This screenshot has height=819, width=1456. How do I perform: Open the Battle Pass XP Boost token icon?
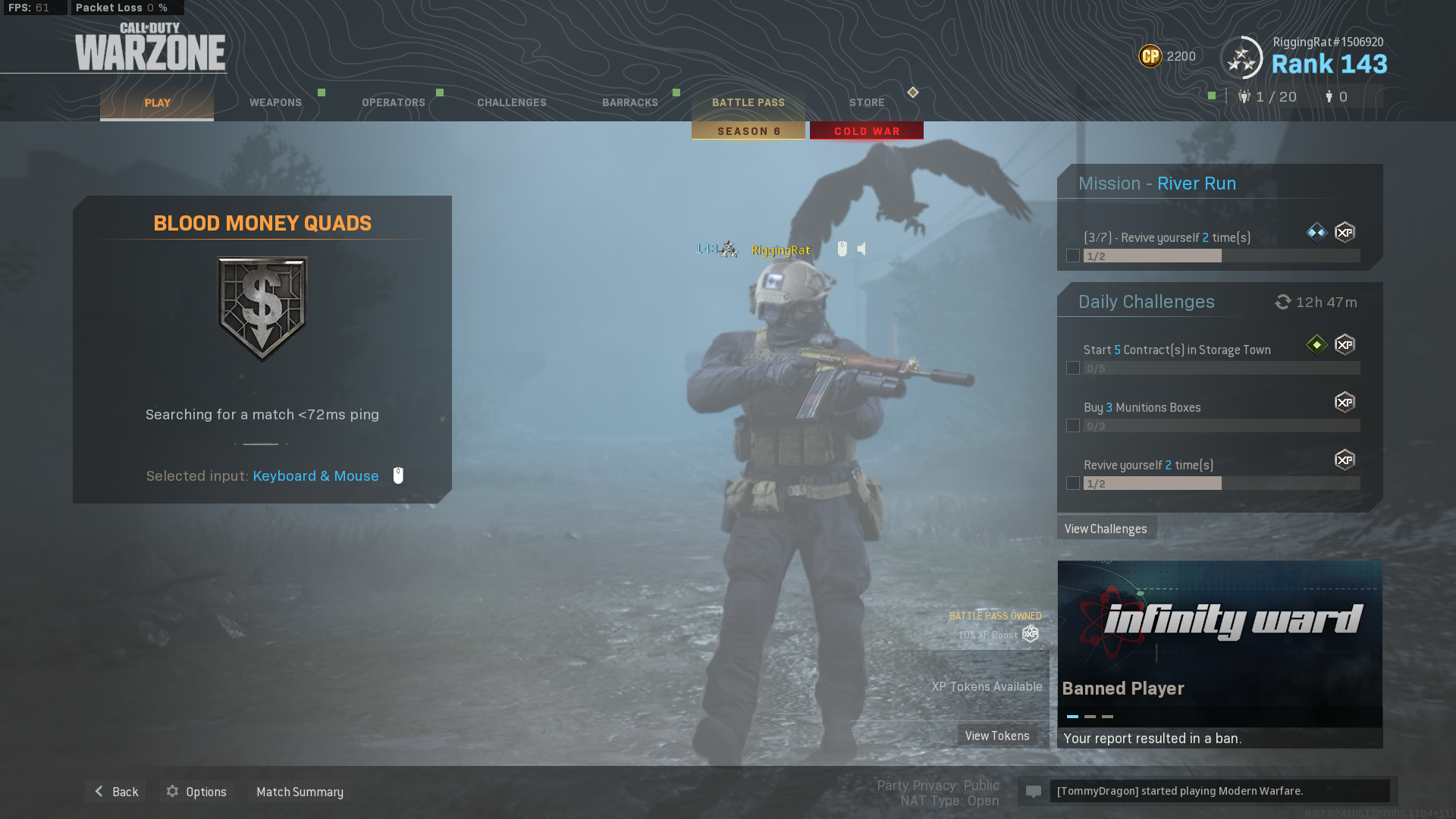[x=1029, y=634]
